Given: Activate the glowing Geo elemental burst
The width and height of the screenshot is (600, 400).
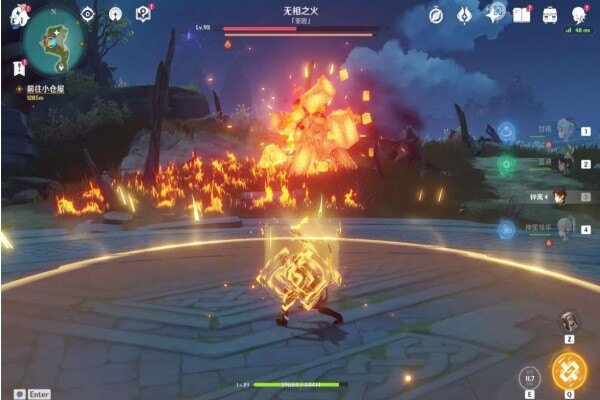Looking at the screenshot, I should point(568,370).
